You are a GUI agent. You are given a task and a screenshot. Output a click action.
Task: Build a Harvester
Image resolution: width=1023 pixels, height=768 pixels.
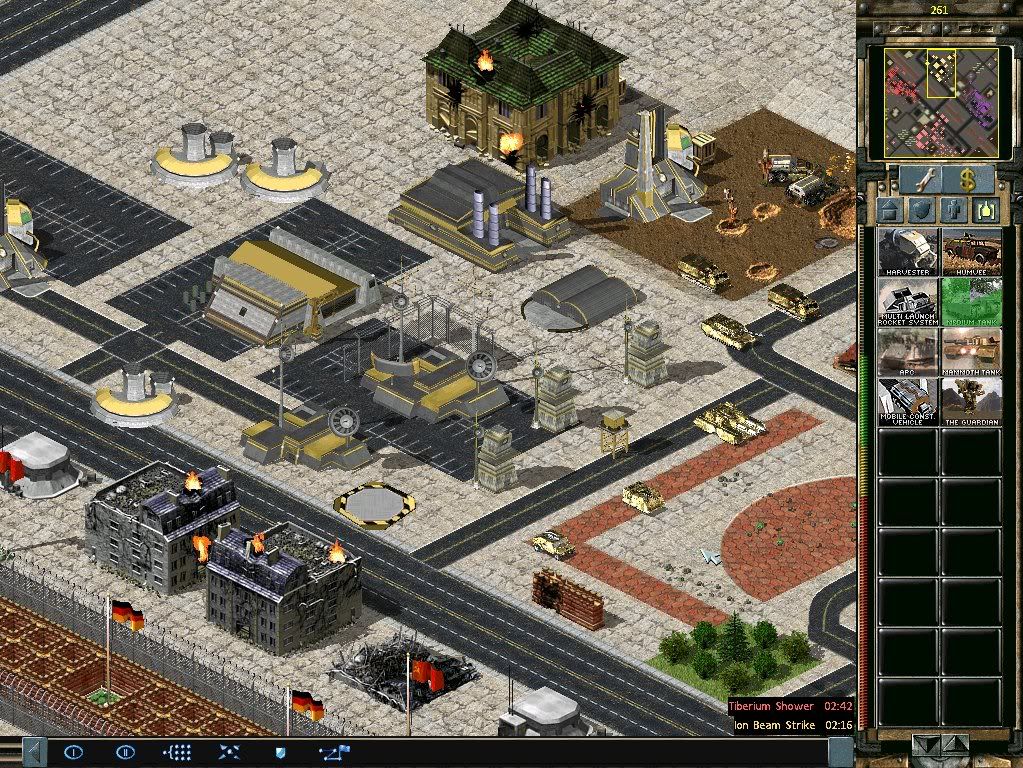908,253
